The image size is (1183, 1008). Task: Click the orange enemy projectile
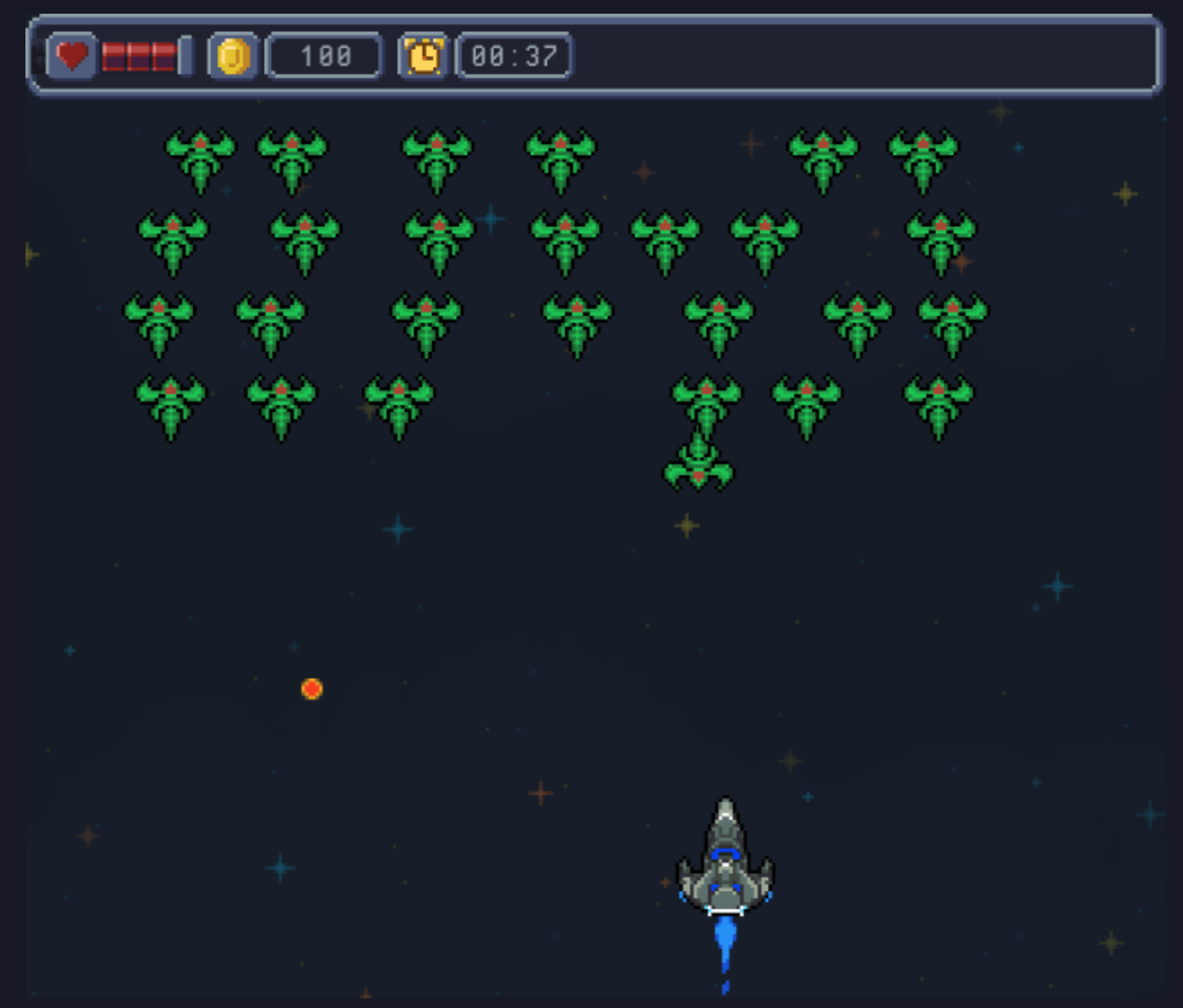click(312, 690)
